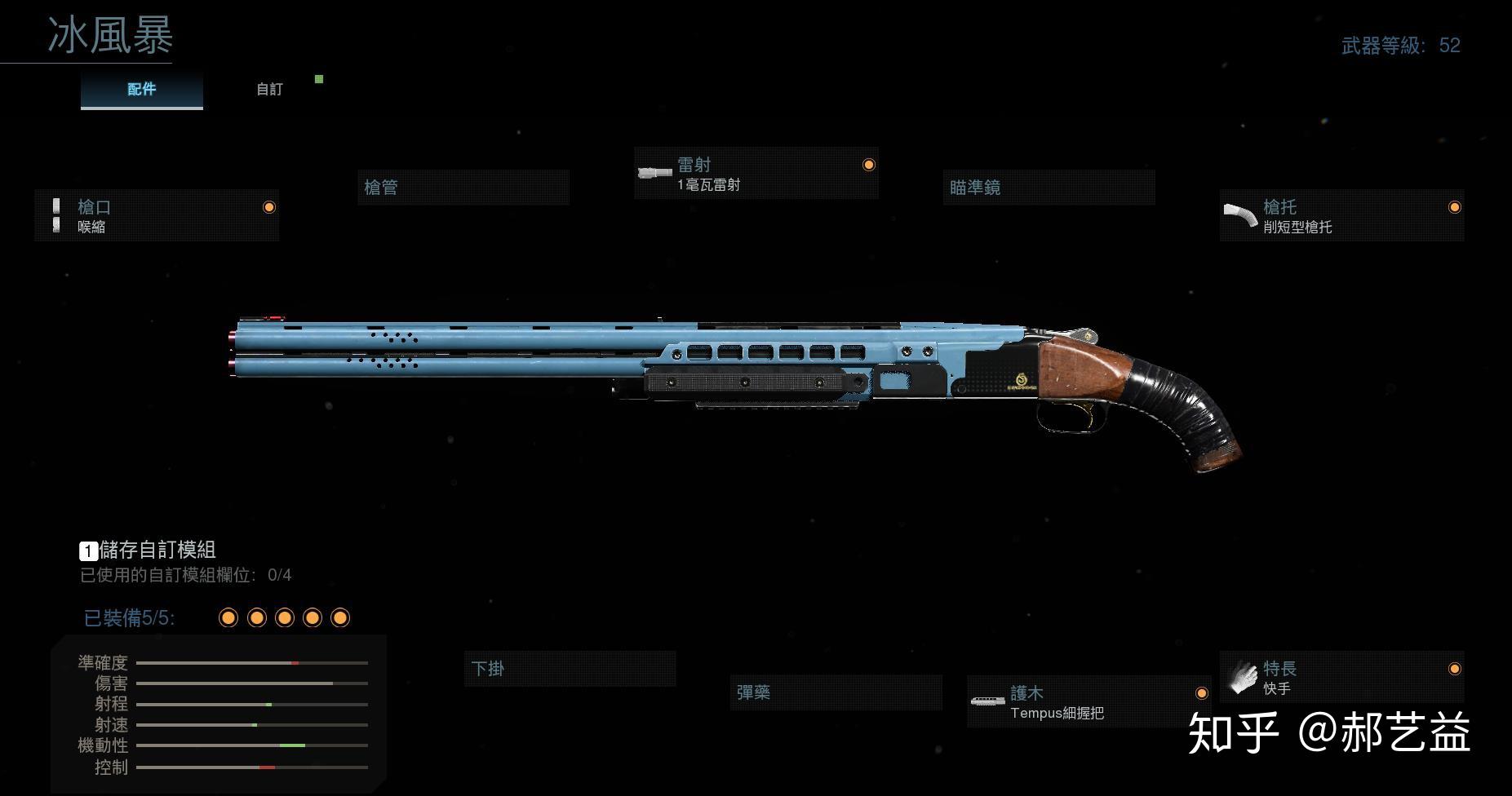This screenshot has width=1512, height=796.
Task: Open the 彈藥 ammunition slot
Action: tap(836, 692)
